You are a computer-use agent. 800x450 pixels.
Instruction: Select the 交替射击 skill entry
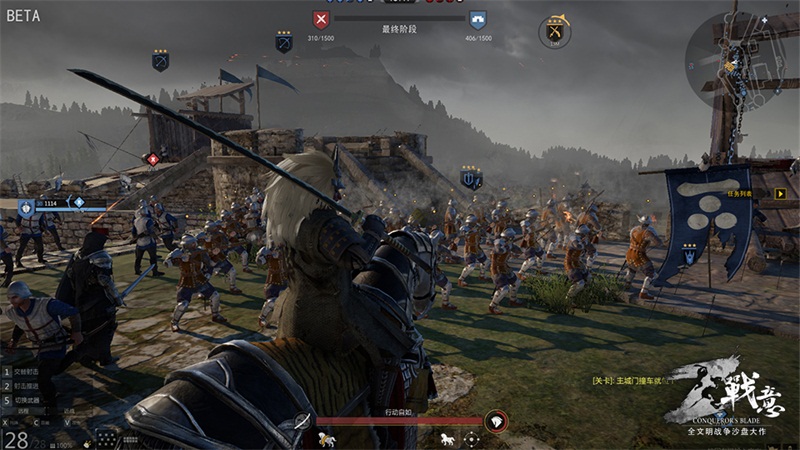28,372
